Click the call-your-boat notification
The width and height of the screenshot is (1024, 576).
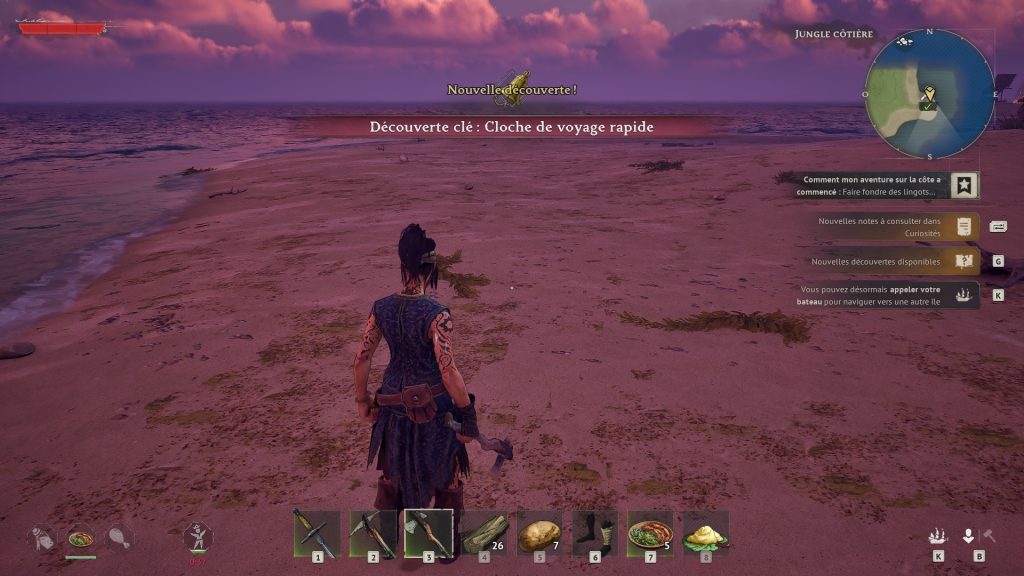click(x=880, y=295)
